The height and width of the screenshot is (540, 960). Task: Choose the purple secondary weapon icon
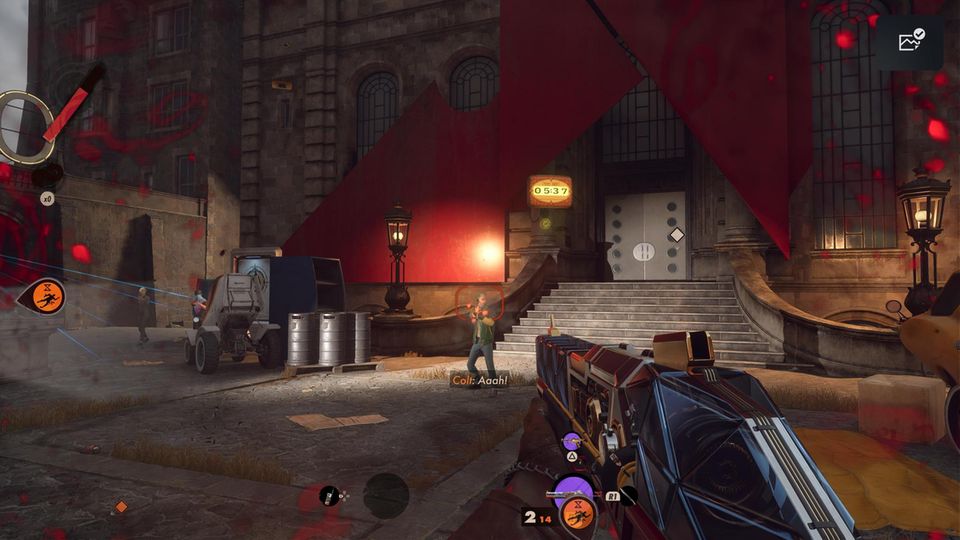571,441
